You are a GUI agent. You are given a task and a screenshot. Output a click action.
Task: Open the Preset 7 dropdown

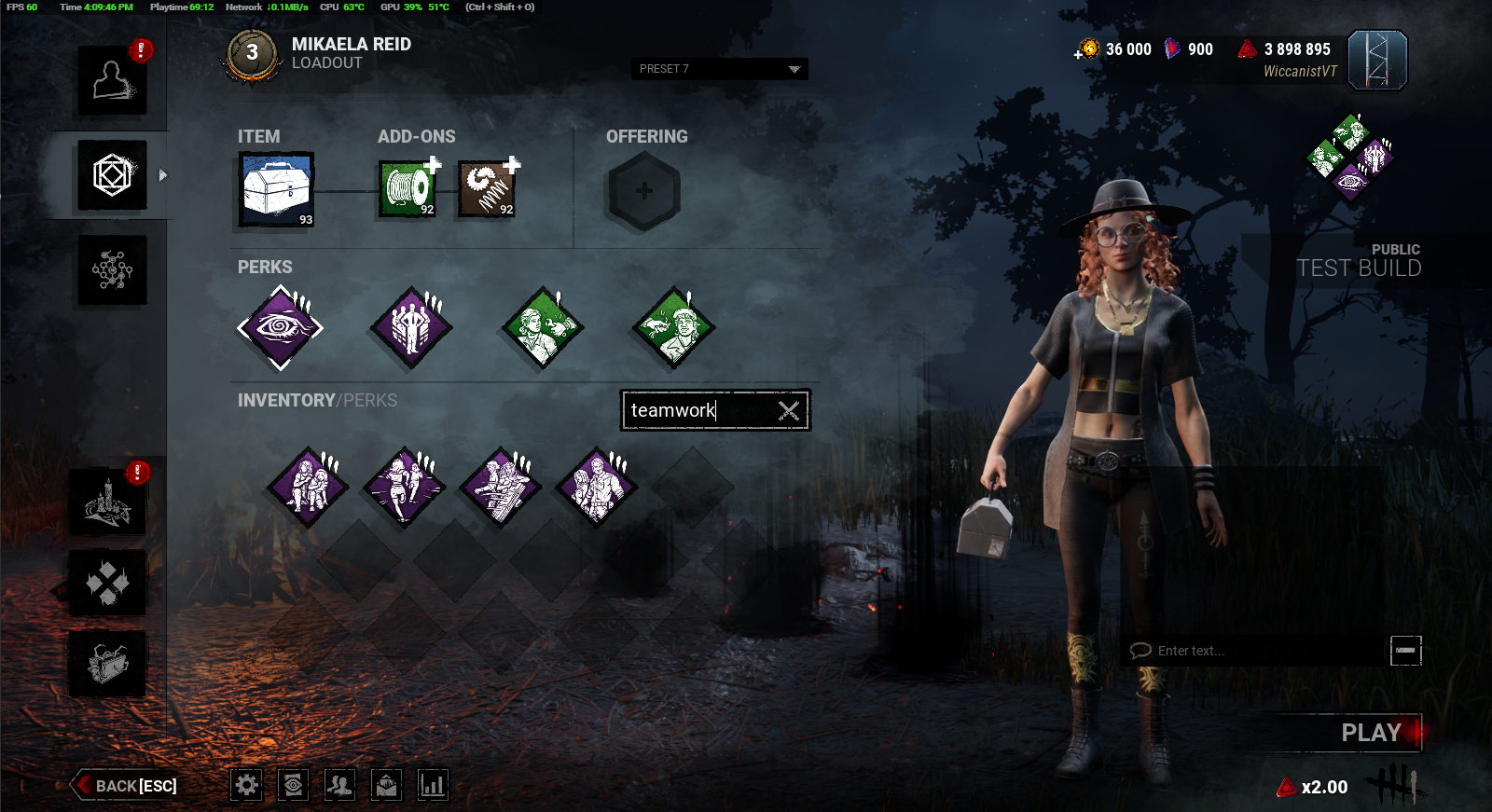pyautogui.click(x=719, y=69)
